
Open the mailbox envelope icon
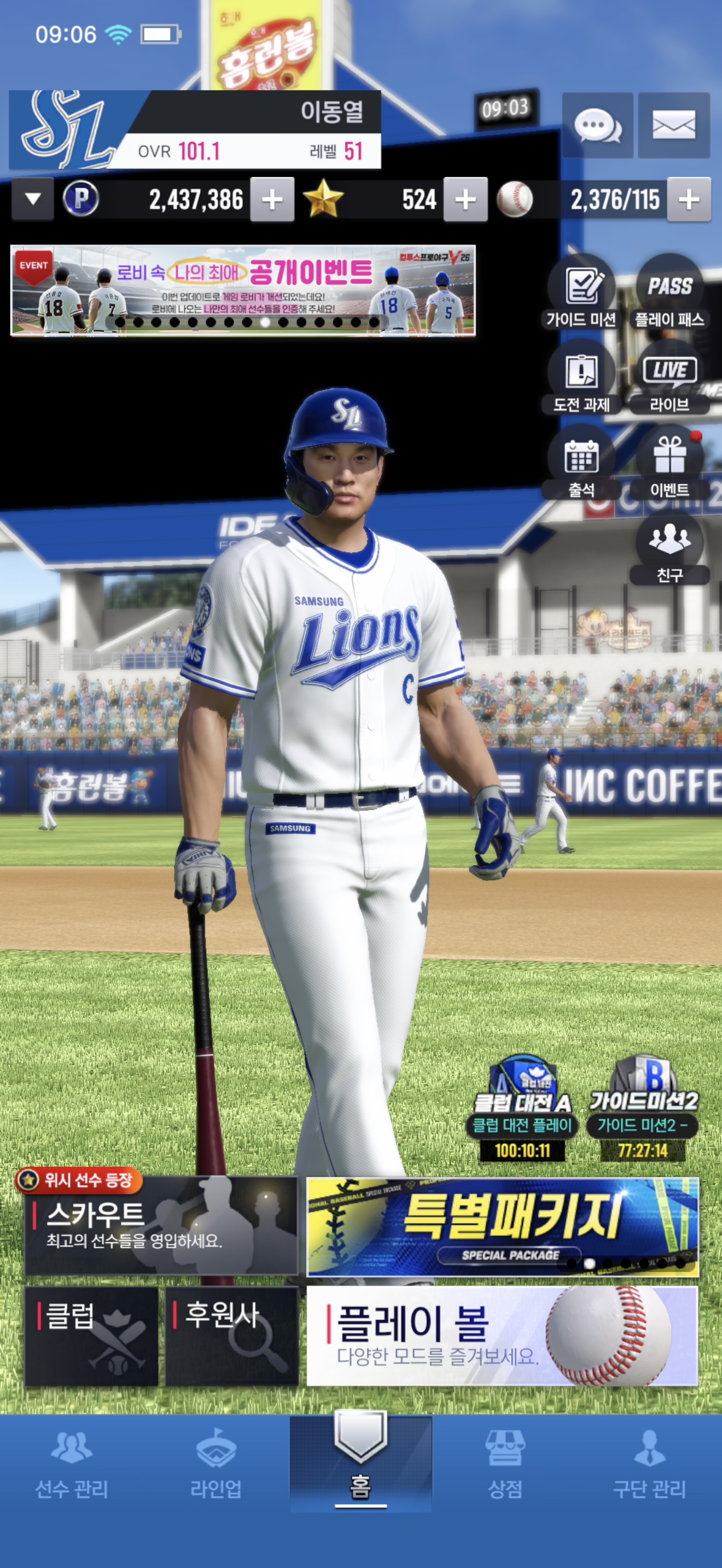click(673, 125)
